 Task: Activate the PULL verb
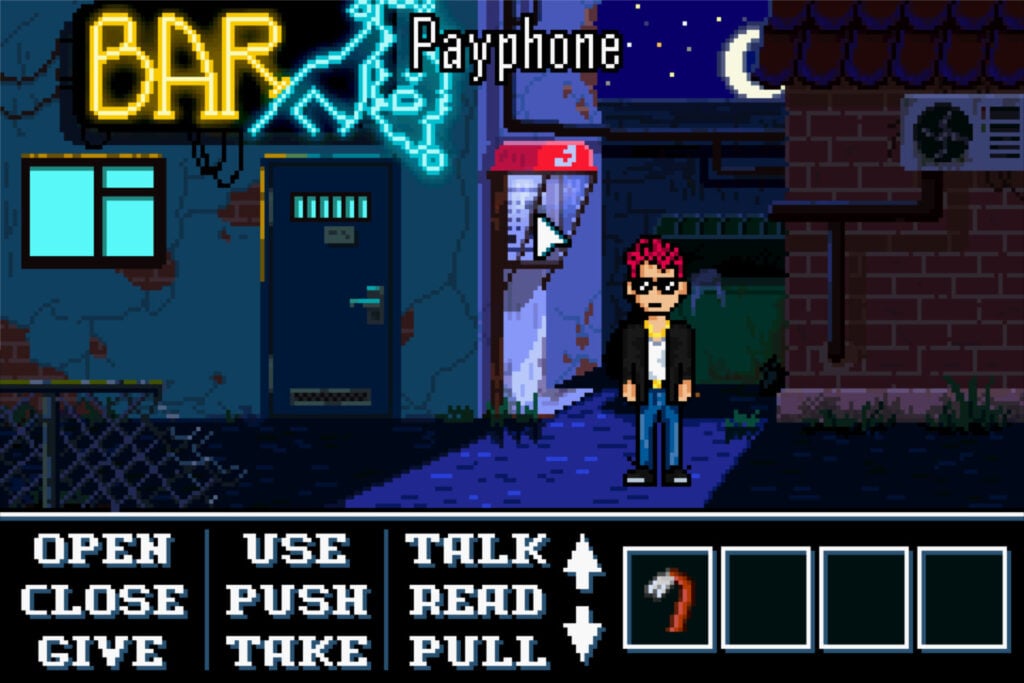(478, 651)
